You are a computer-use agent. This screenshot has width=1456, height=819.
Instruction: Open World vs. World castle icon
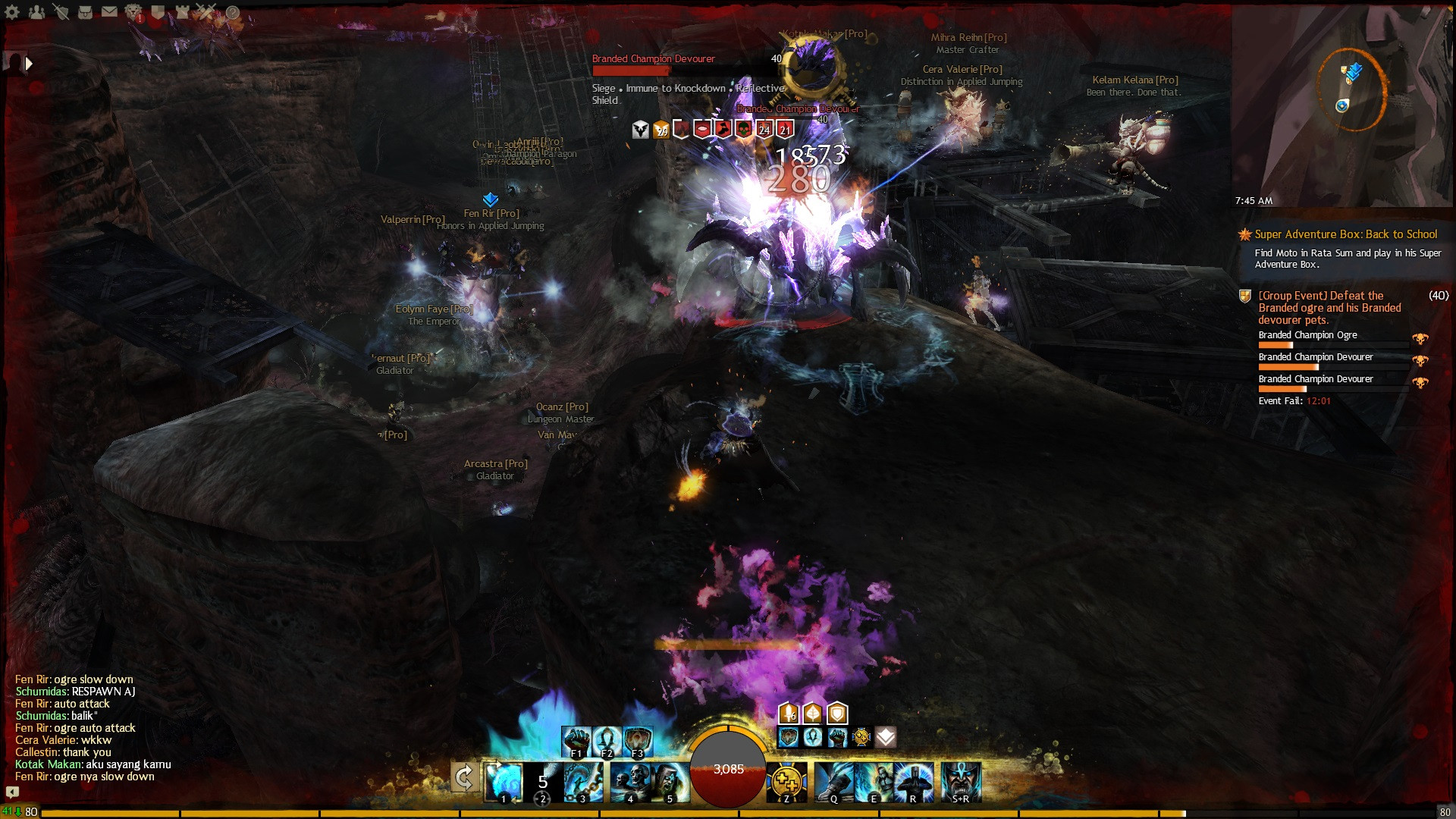tap(182, 11)
